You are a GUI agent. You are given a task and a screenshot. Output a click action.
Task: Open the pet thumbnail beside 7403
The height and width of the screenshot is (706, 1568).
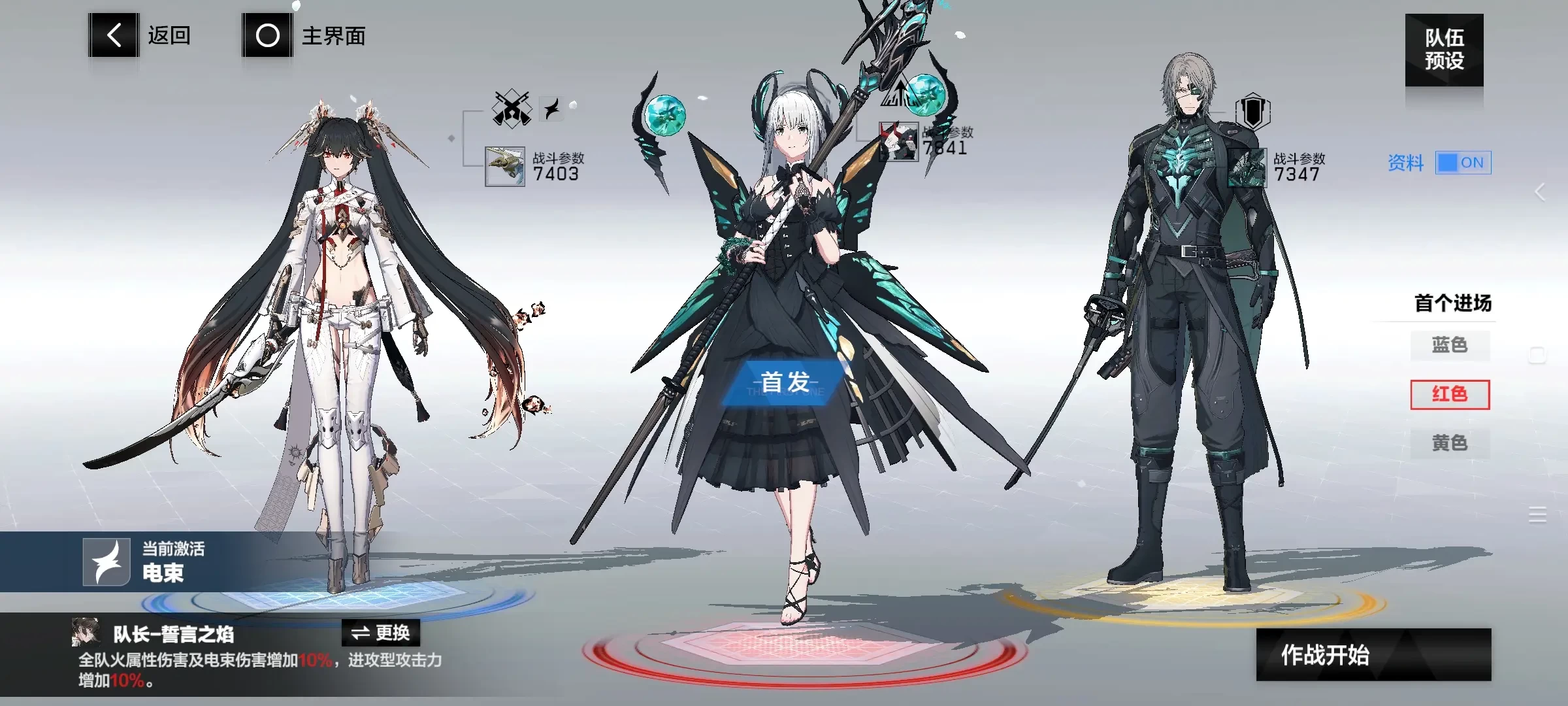[505, 167]
